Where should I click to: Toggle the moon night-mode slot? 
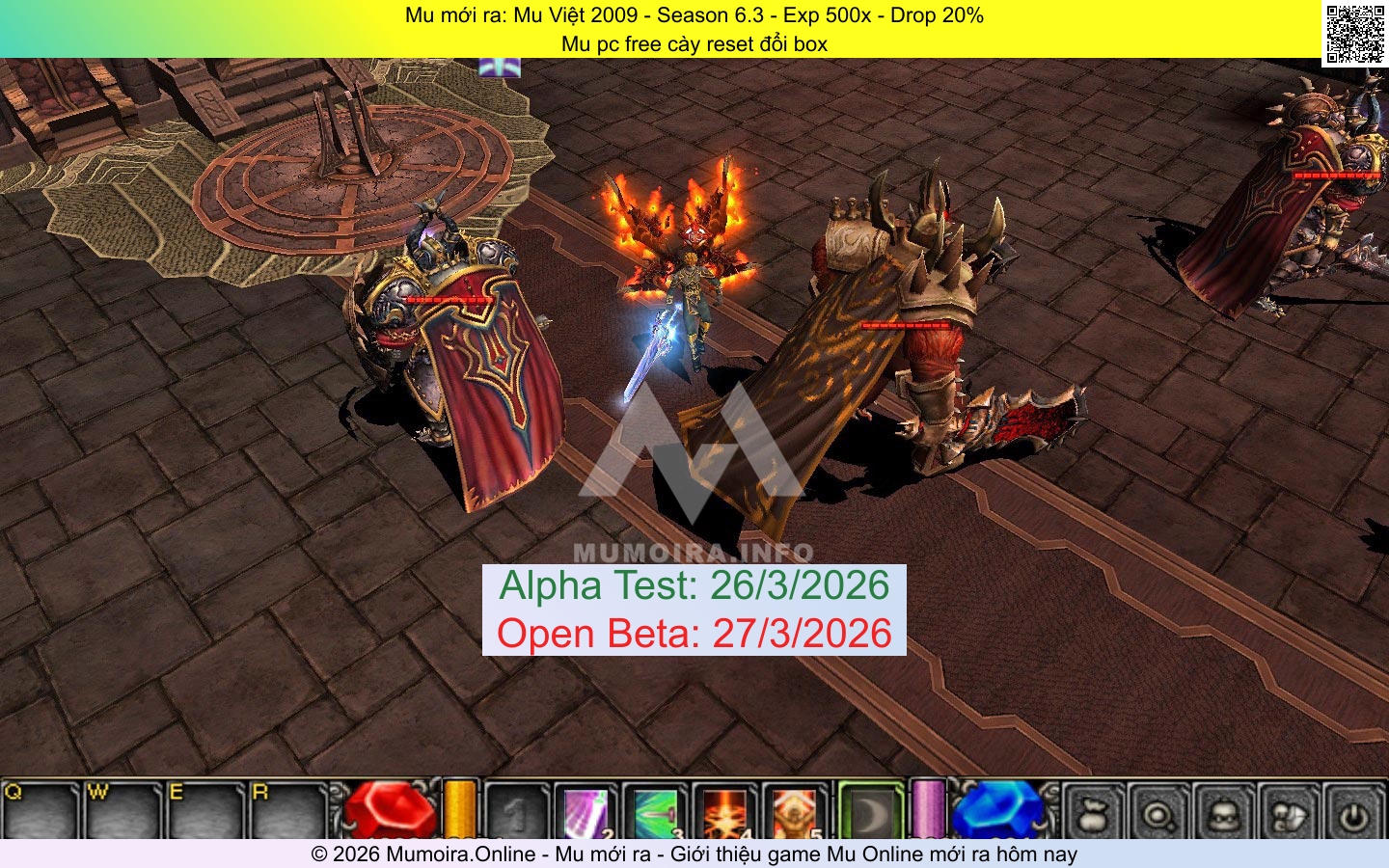pos(870,815)
